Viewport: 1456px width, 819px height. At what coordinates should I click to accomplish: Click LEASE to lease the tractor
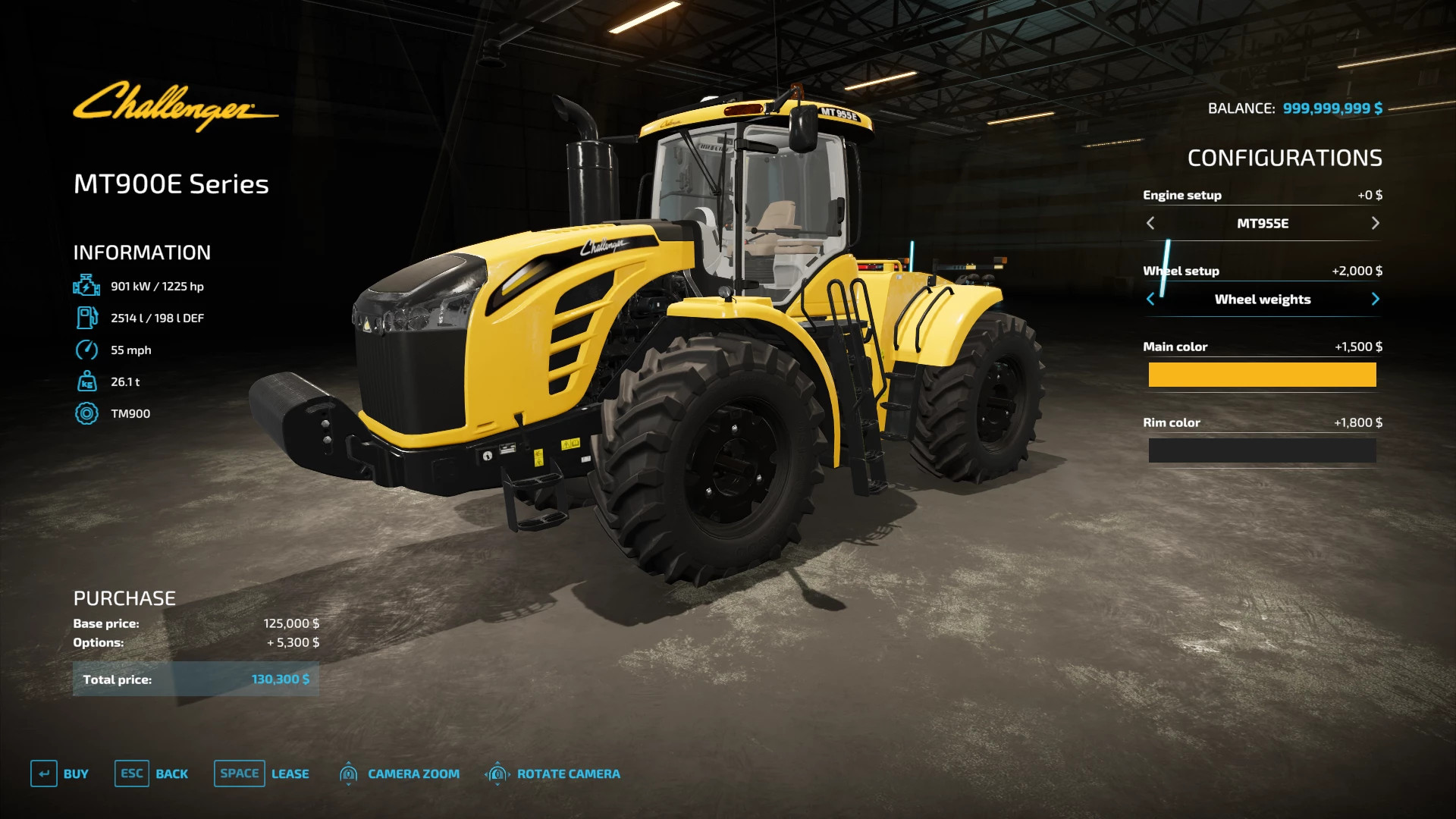pyautogui.click(x=290, y=773)
